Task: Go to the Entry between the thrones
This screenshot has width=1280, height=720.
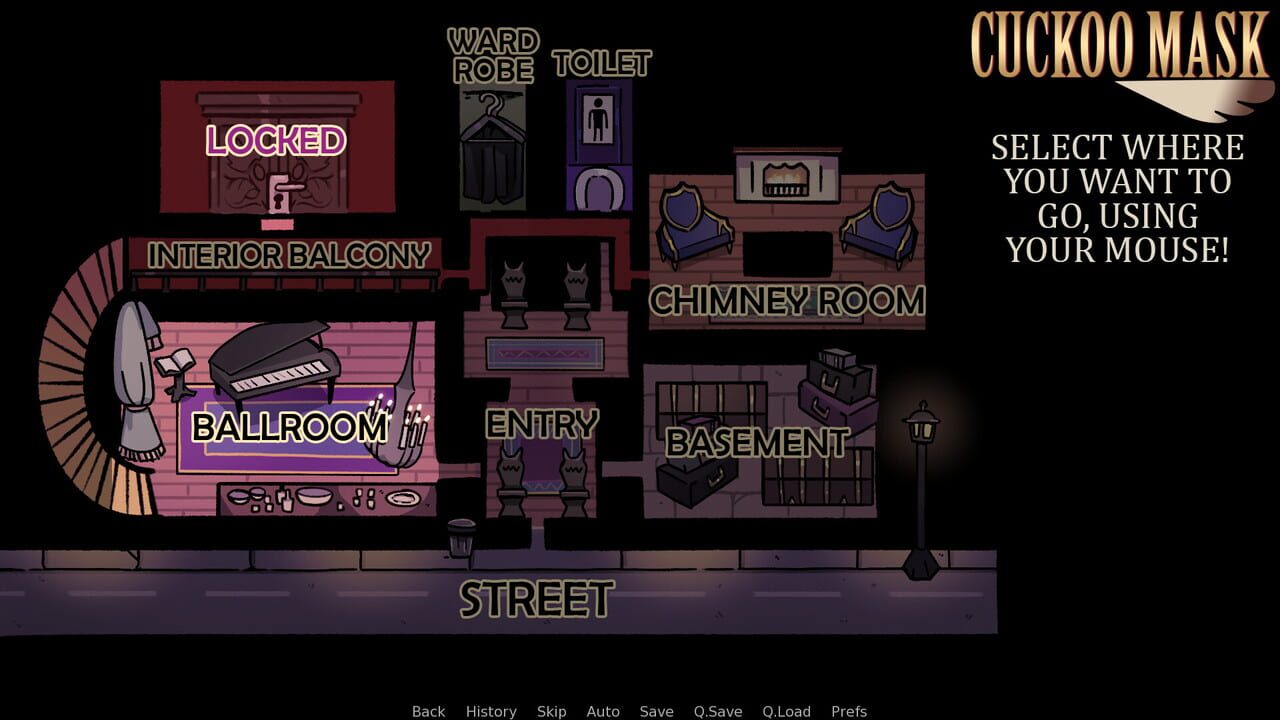Action: click(540, 424)
